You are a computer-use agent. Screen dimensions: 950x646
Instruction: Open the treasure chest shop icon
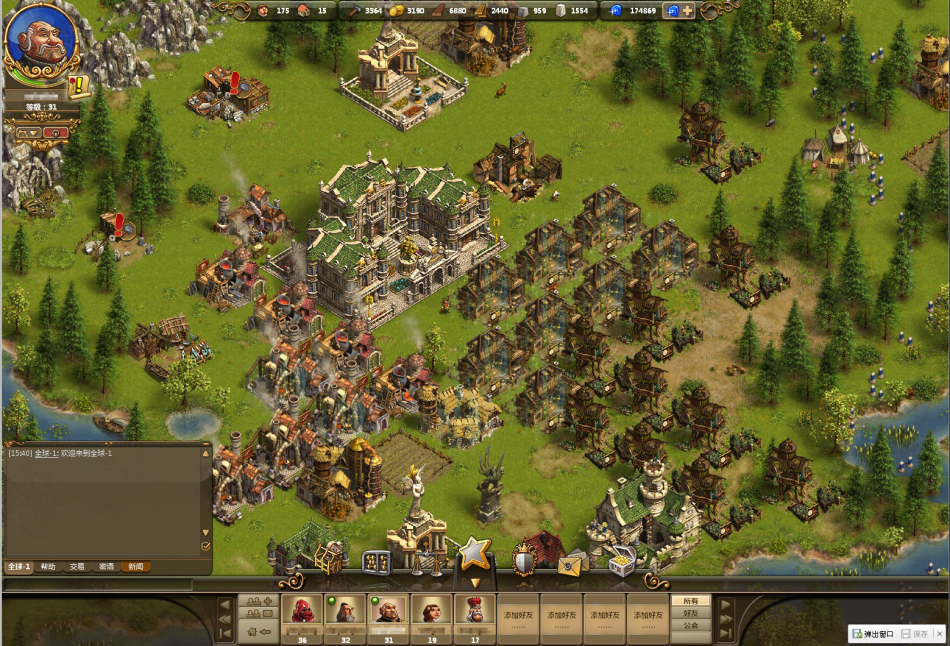621,563
